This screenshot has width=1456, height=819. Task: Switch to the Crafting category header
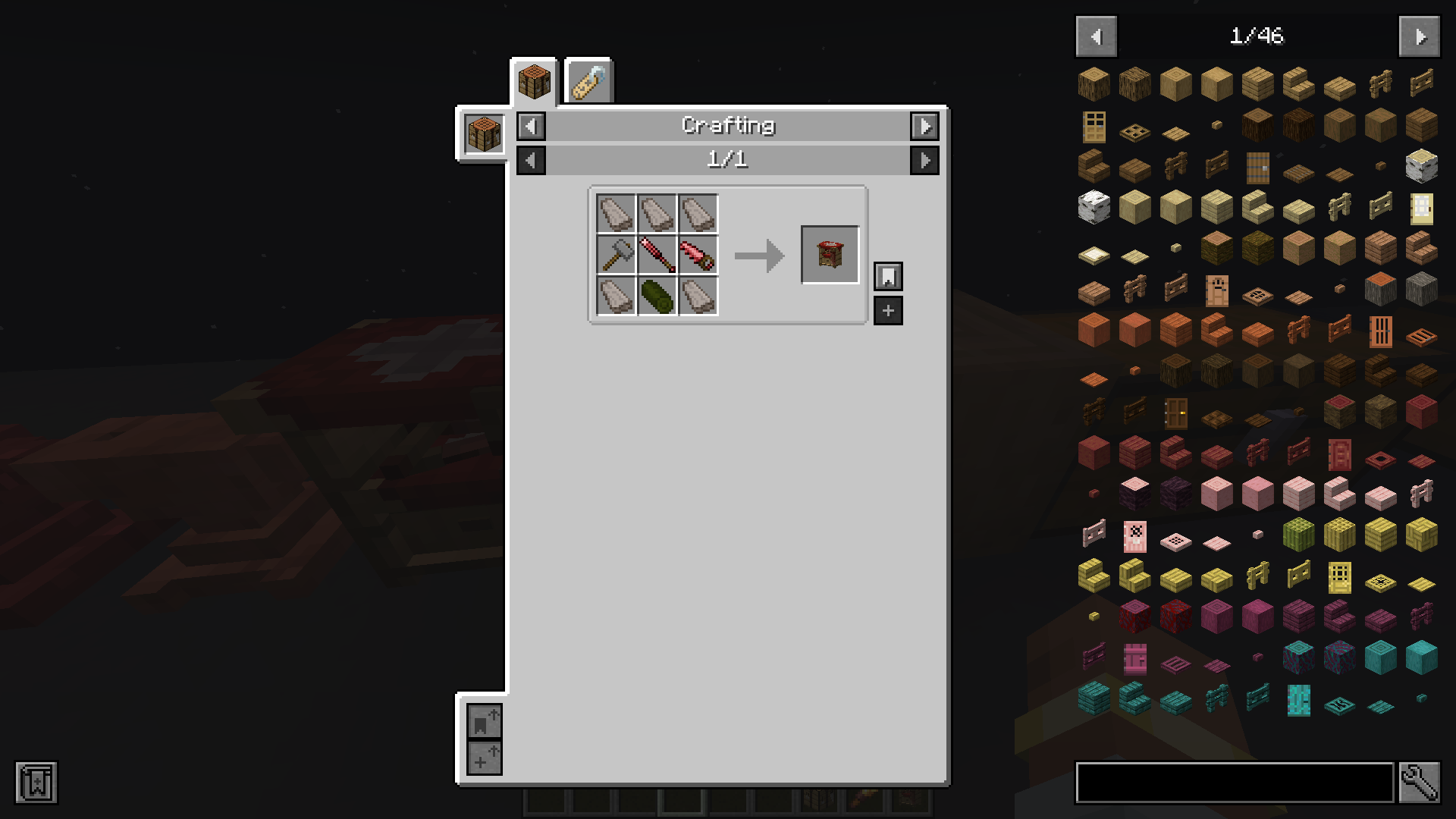[x=728, y=126]
